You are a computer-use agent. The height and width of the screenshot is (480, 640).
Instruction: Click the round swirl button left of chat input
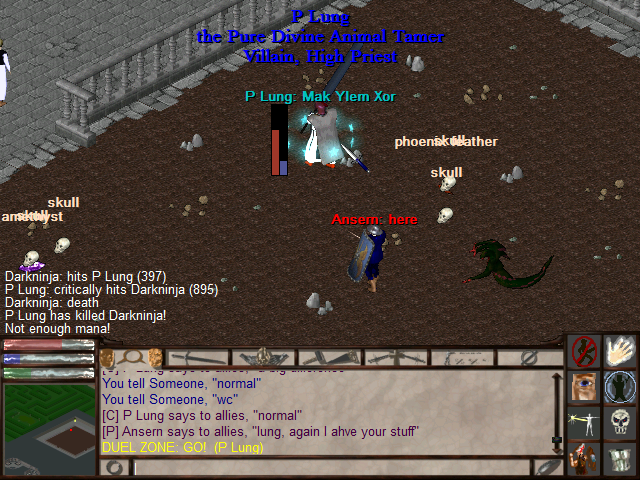point(116,467)
